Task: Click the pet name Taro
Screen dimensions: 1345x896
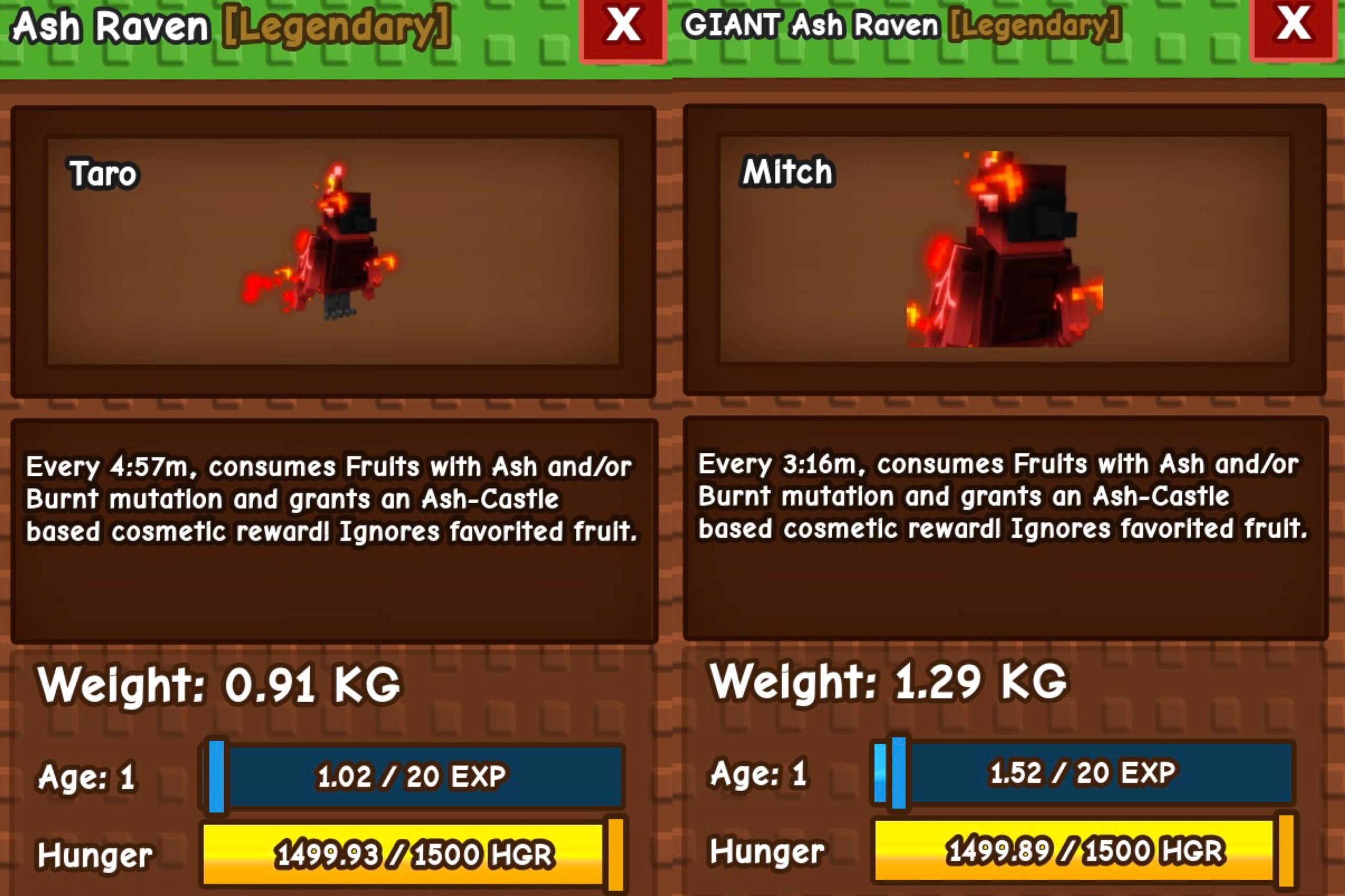Action: [x=103, y=173]
